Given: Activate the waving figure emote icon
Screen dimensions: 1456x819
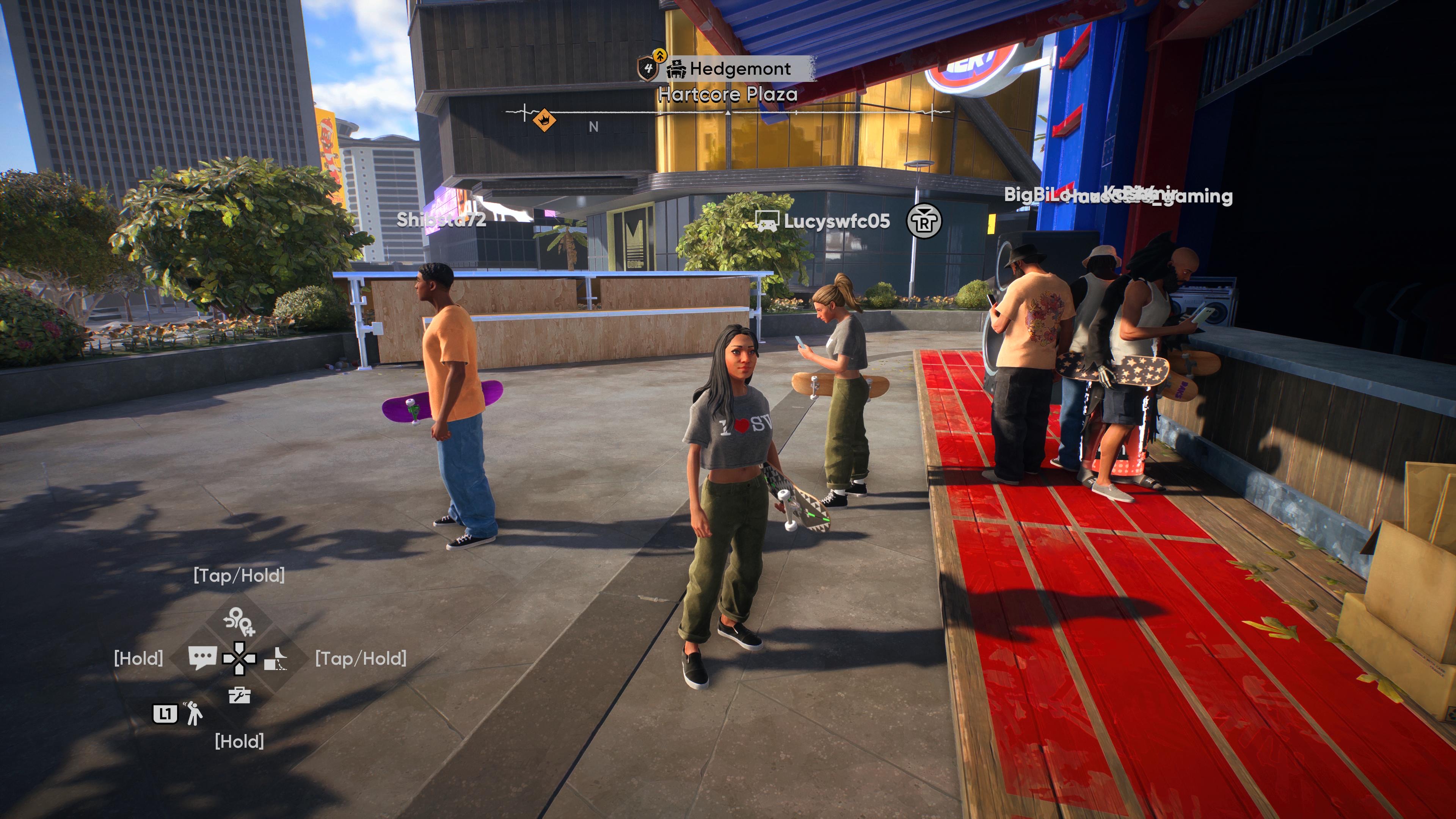Looking at the screenshot, I should [193, 713].
